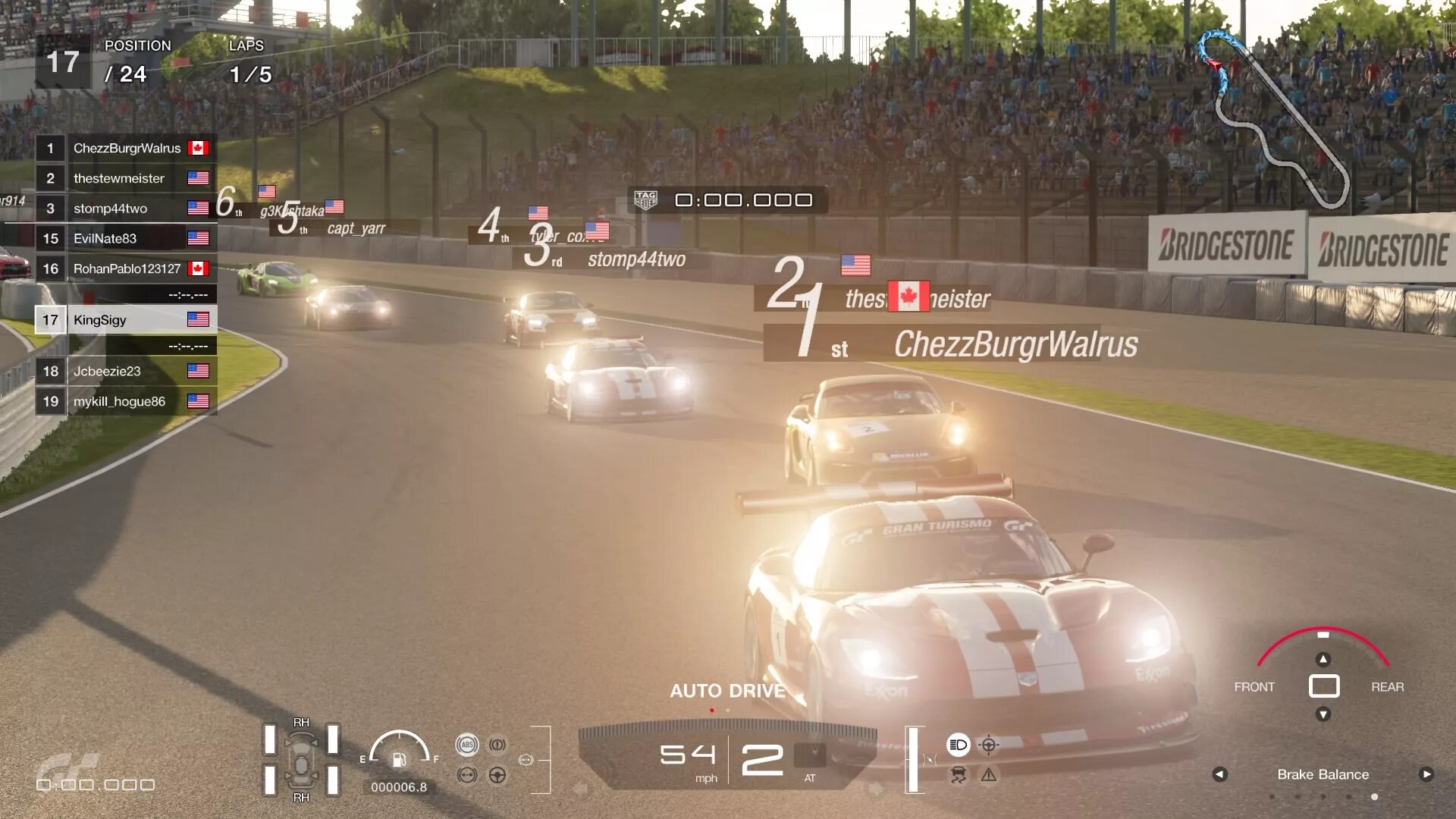Click the tire wear car diagram
Viewport: 1456px width, 819px height.
click(x=301, y=760)
